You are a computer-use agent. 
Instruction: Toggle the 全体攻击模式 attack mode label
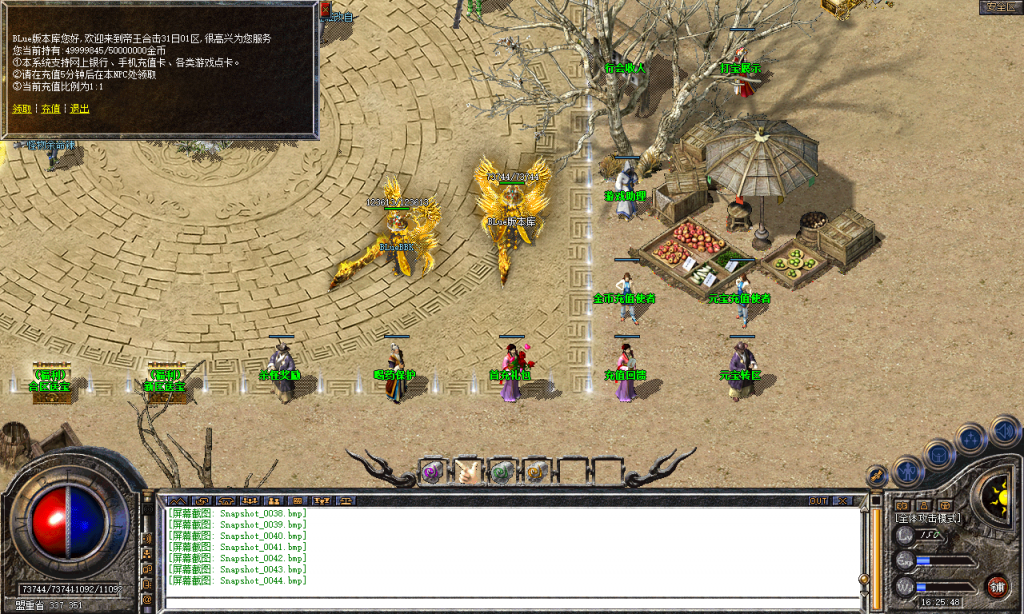pos(928,518)
